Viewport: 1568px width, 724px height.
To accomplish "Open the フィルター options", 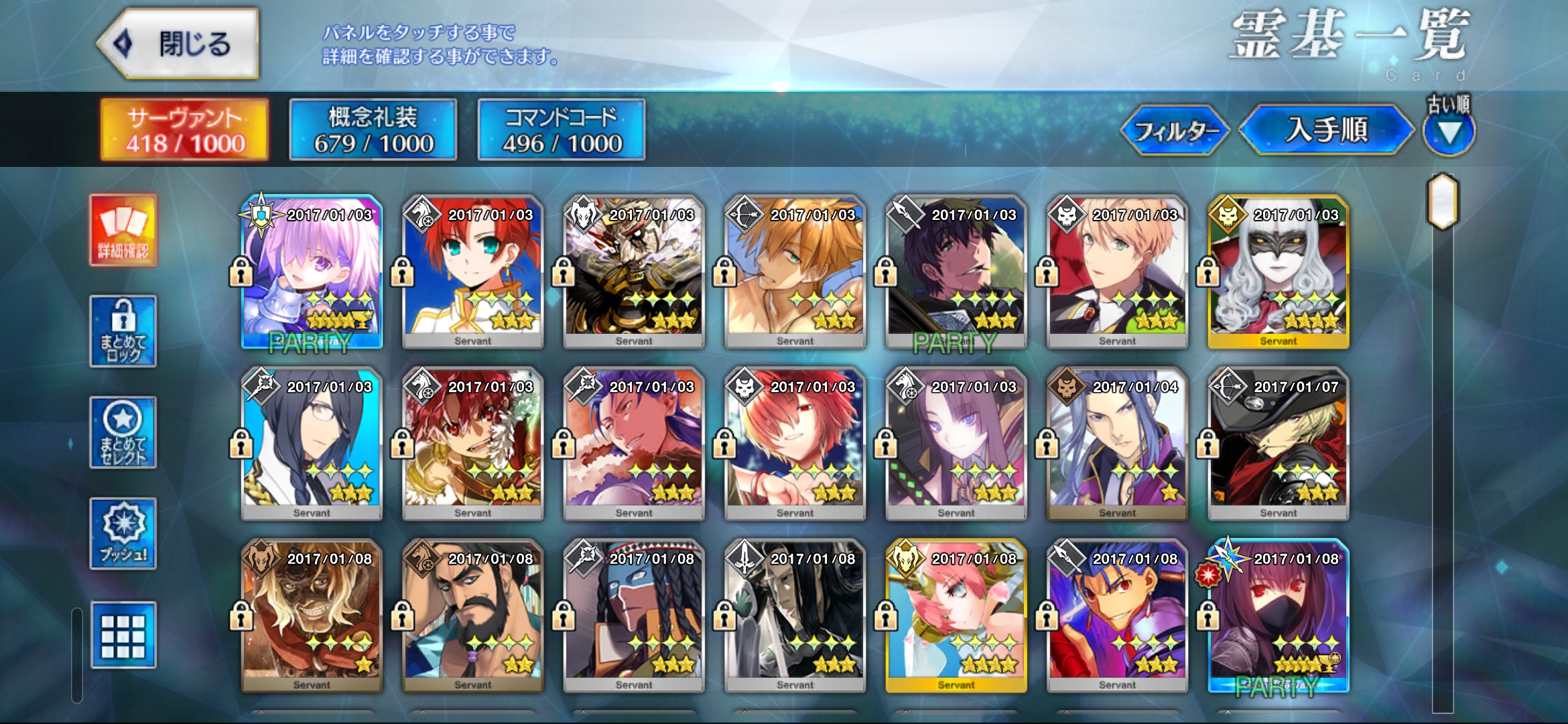I will click(1175, 131).
